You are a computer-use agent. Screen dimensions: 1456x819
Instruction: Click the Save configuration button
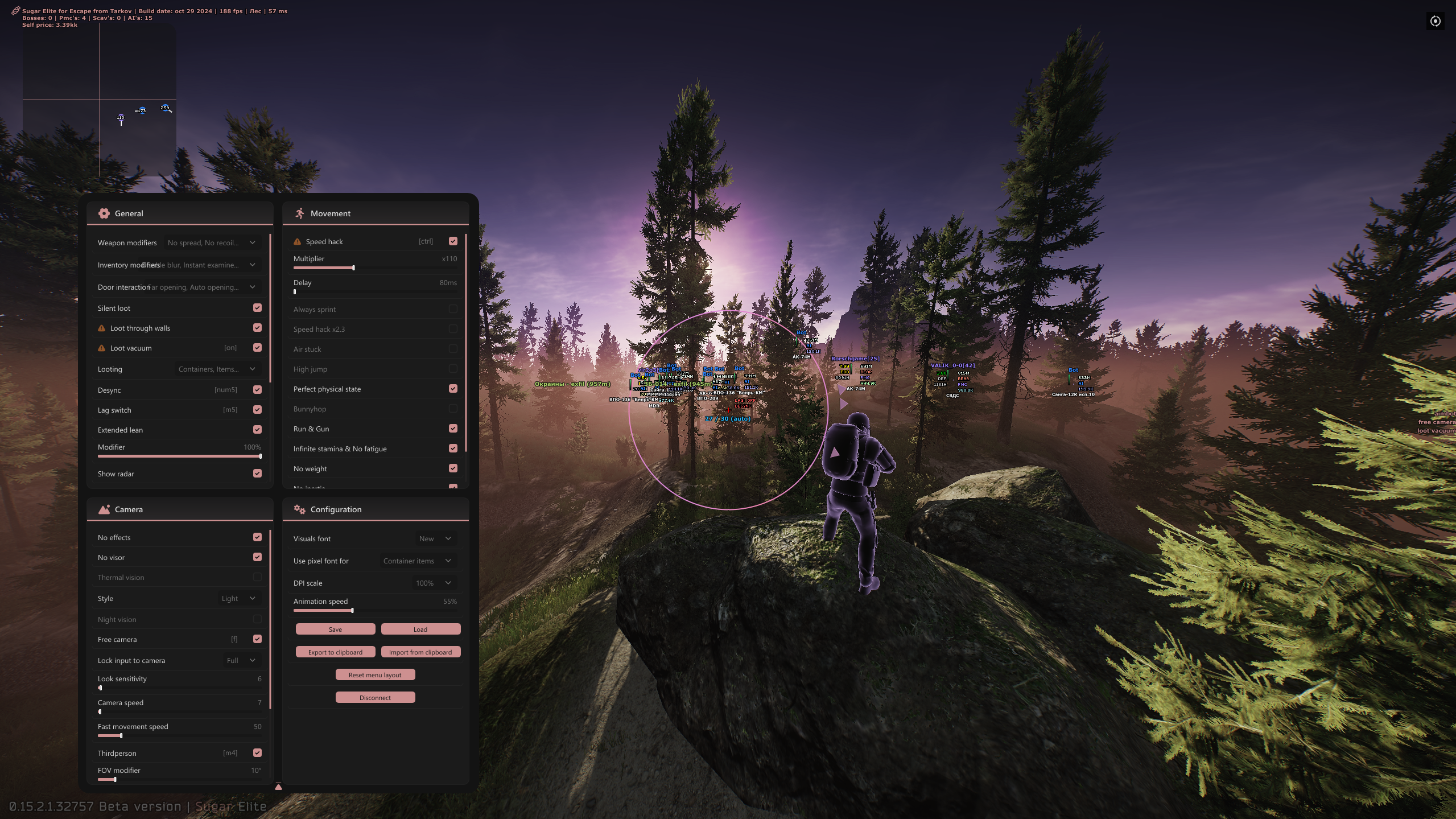(x=335, y=629)
